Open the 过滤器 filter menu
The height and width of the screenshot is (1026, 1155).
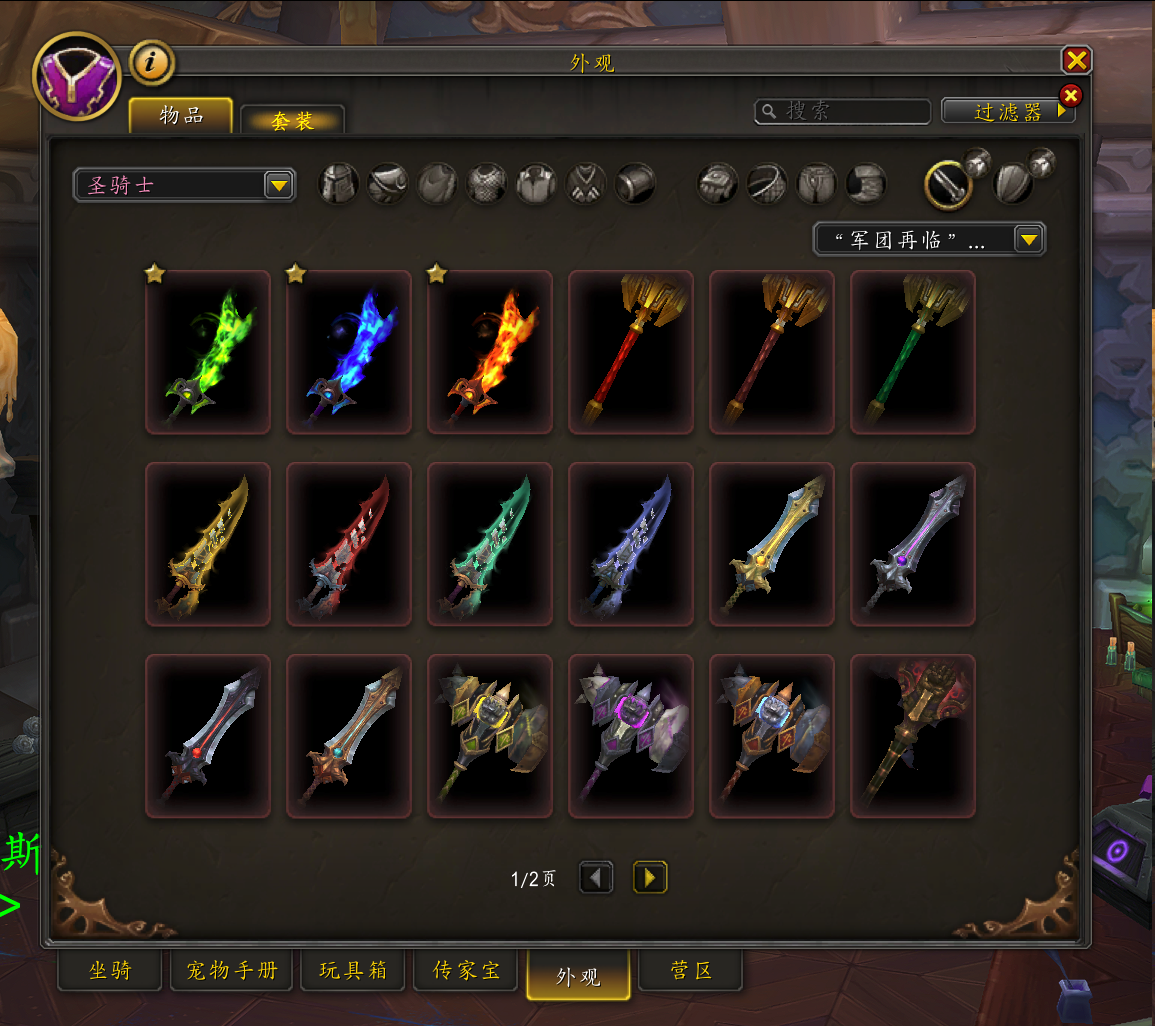click(1007, 111)
